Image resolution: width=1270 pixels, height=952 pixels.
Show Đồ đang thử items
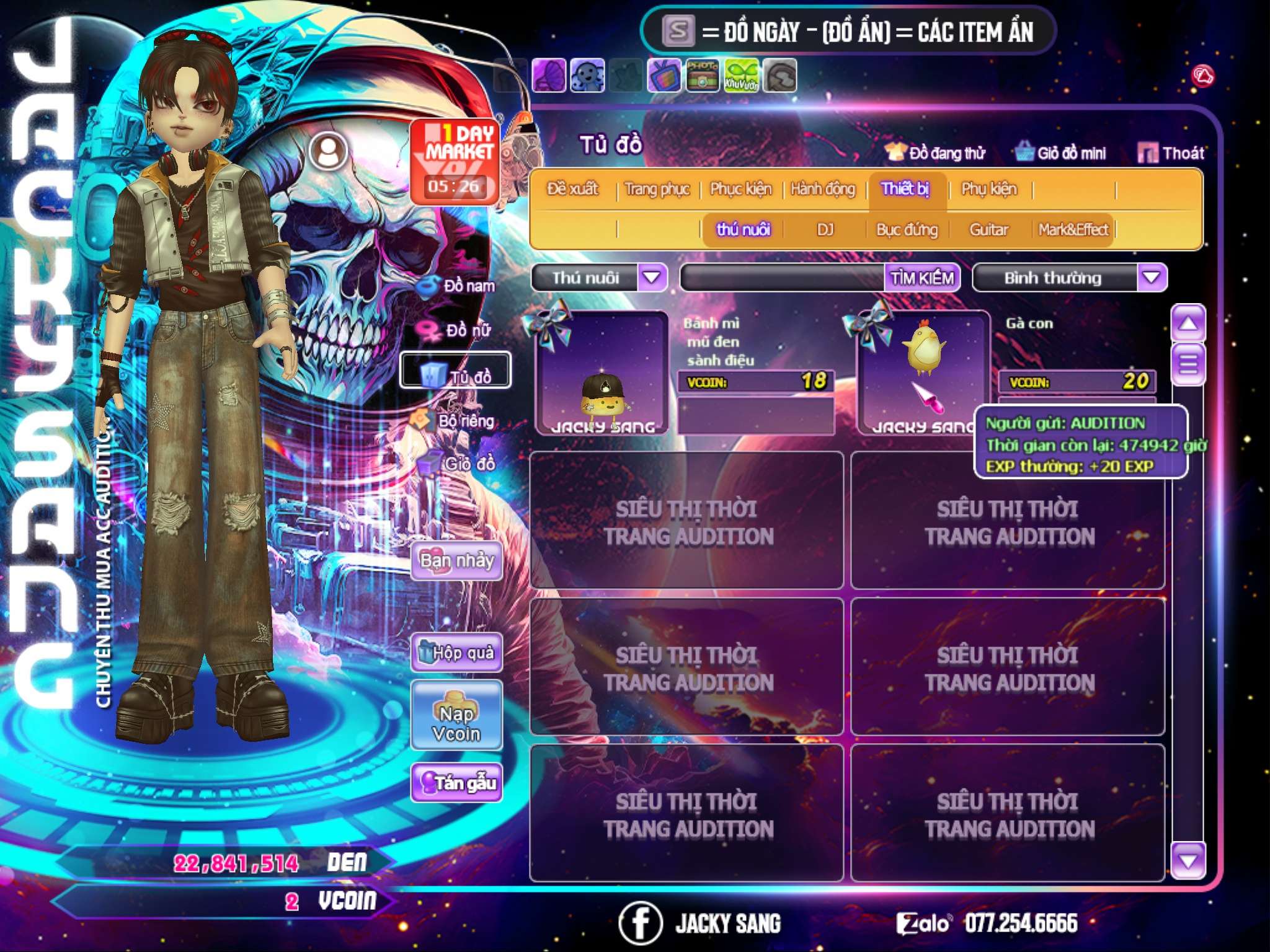pyautogui.click(x=935, y=152)
